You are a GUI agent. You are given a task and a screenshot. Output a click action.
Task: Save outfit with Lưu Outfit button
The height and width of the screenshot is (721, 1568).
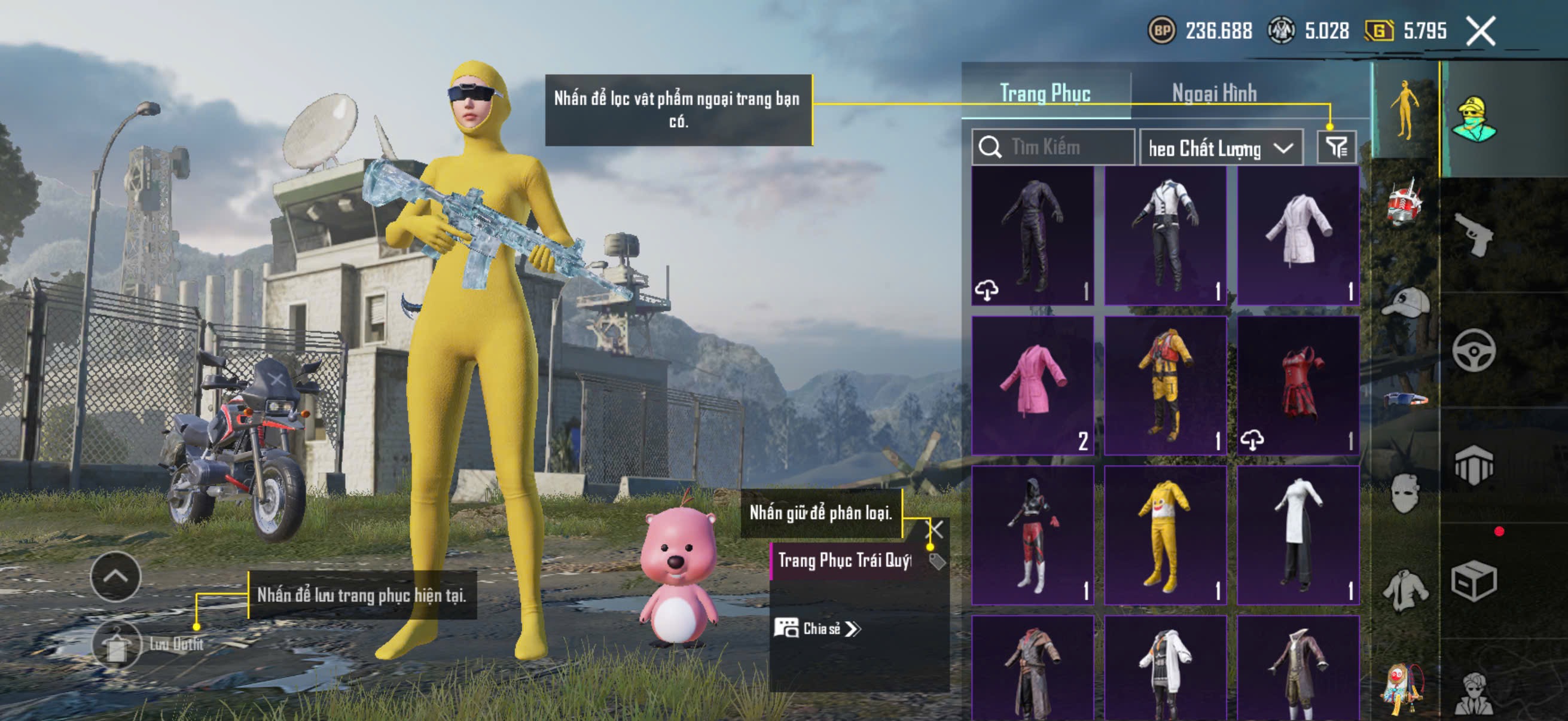117,644
